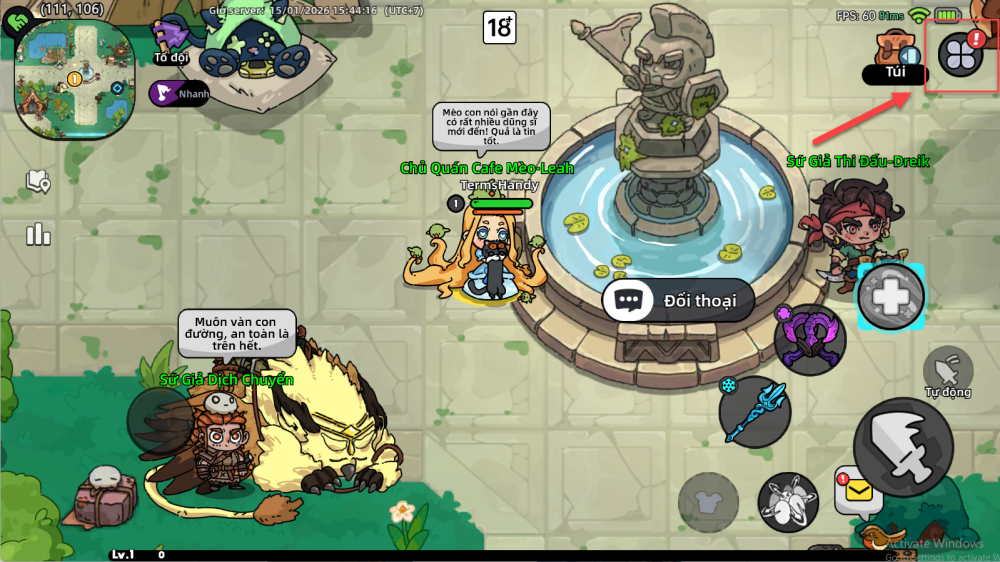Image resolution: width=1000 pixels, height=562 pixels.
Task: Open the greyed shirt equipment button
Action: click(x=709, y=502)
